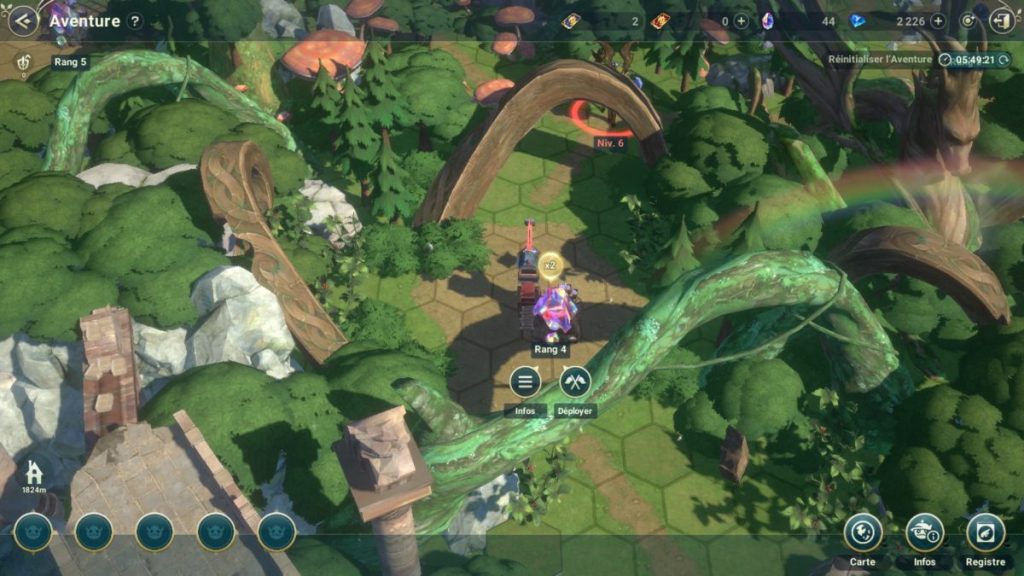Click the plus beside the red ticket count
Image resolution: width=1024 pixels, height=576 pixels.
741,21
